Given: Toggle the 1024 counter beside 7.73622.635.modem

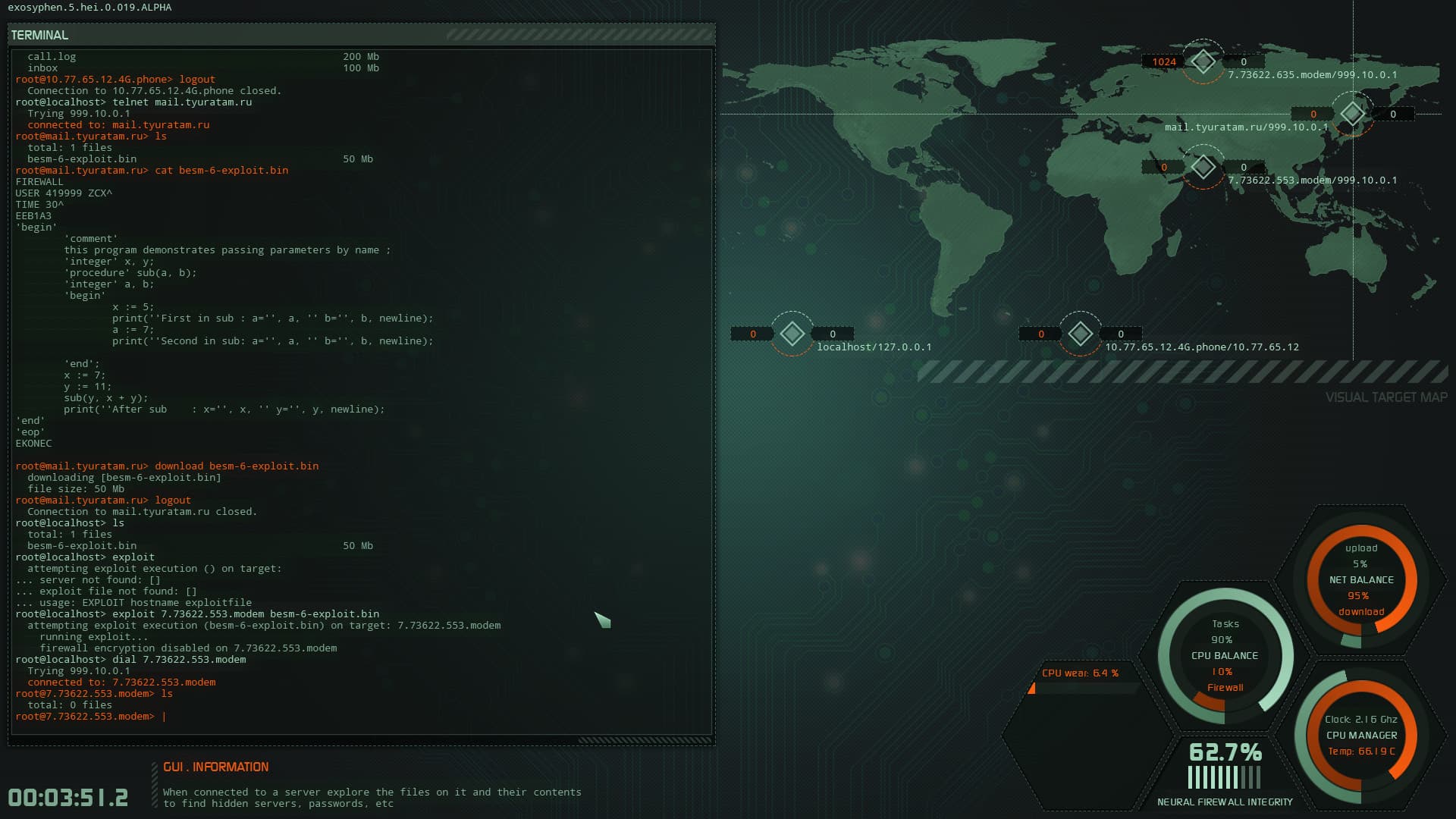Looking at the screenshot, I should tap(1163, 61).
